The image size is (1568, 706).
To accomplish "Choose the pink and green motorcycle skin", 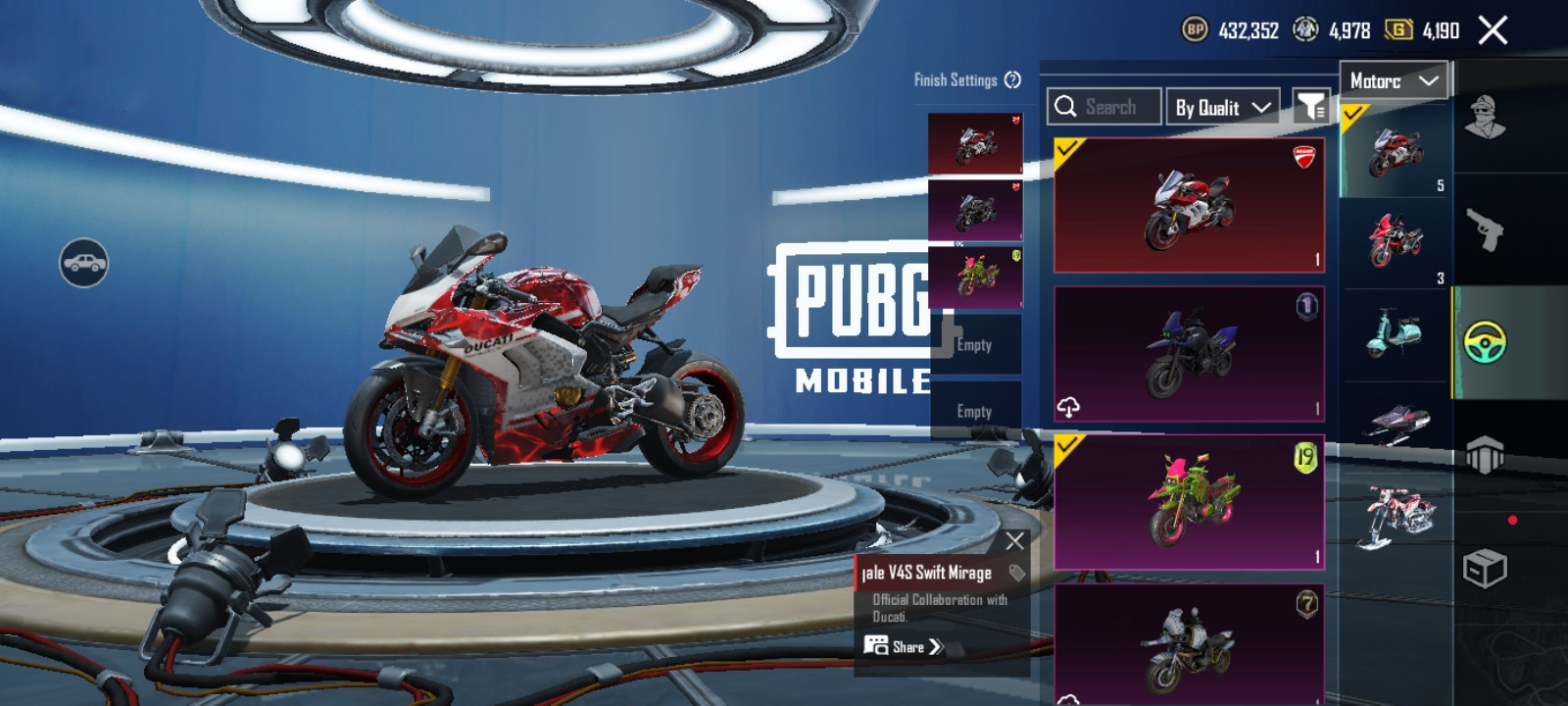I will [1189, 502].
